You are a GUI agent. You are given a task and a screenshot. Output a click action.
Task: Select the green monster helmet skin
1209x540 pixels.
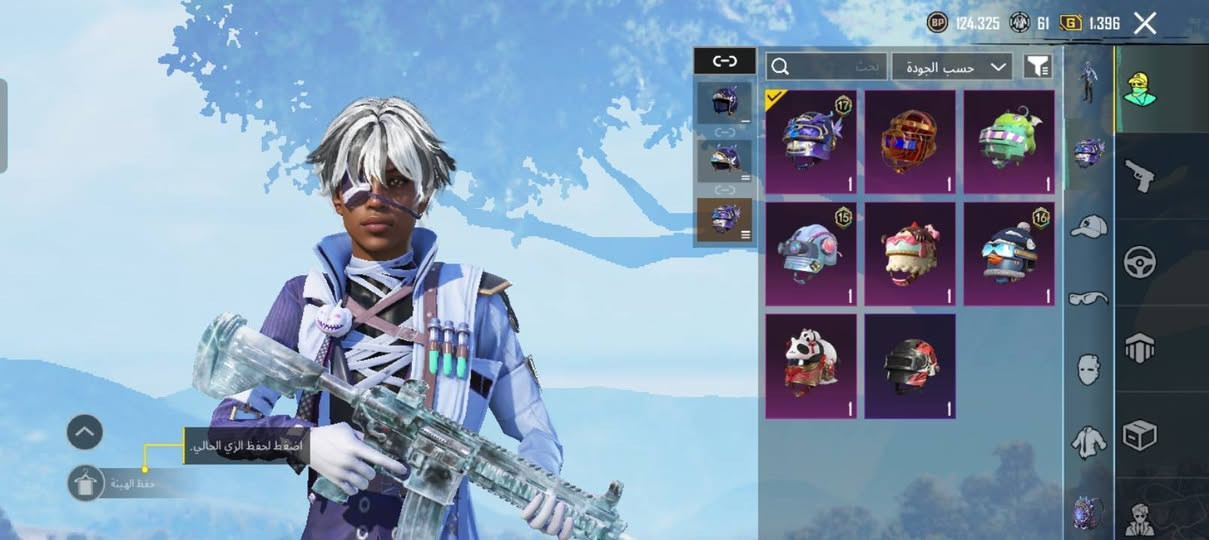(x=1008, y=141)
